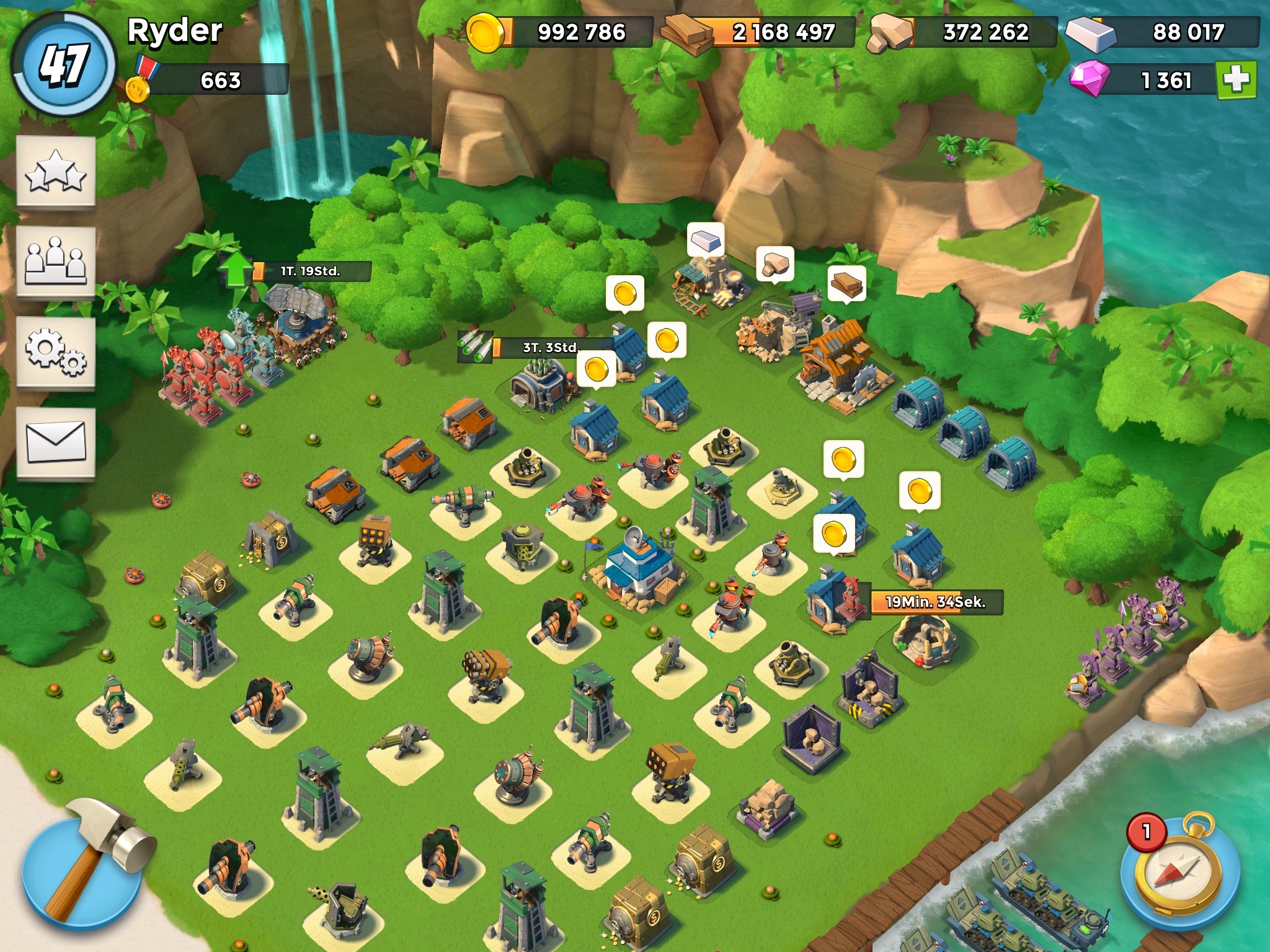Open the mail envelope inbox
1270x952 pixels.
point(55,442)
